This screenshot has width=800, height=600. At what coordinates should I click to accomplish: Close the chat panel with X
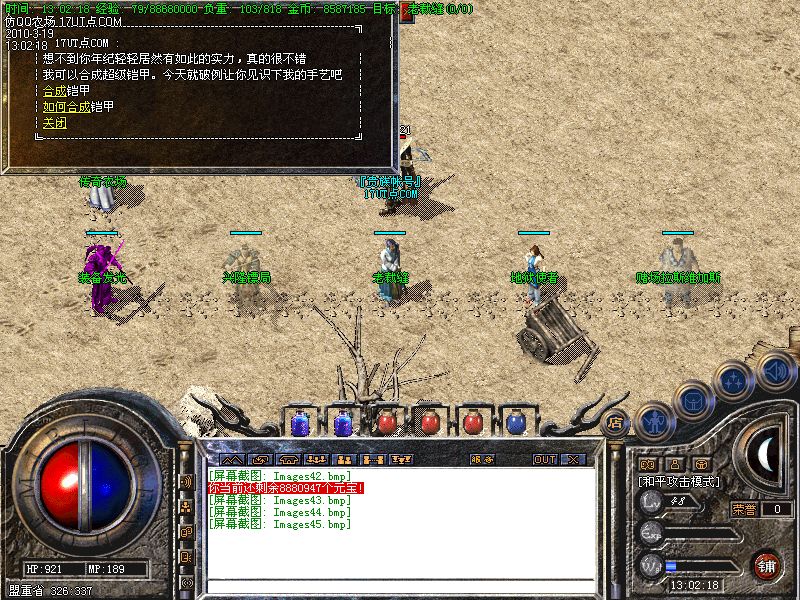(x=573, y=460)
